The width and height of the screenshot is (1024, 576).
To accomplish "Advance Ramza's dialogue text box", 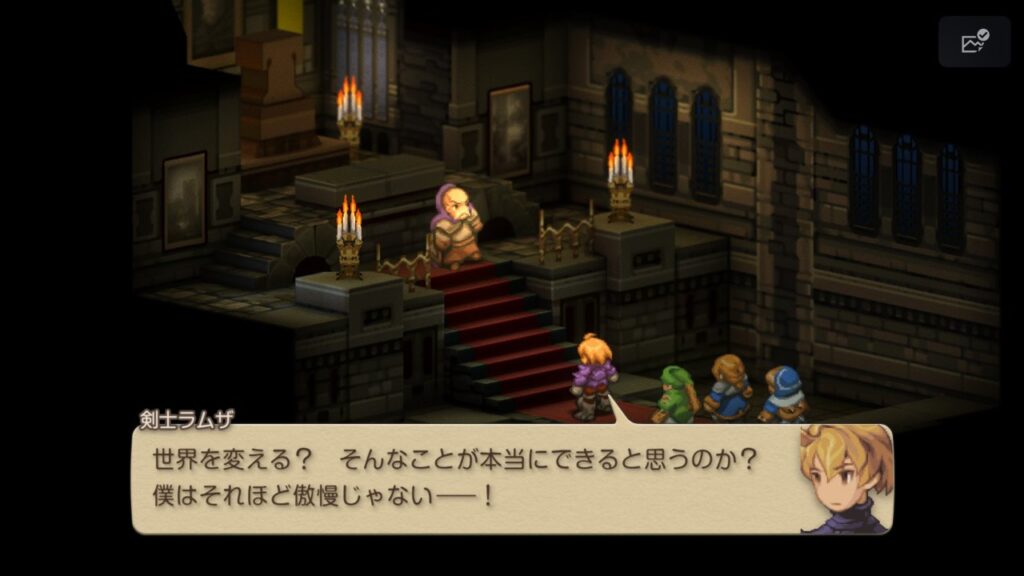I will 470,478.
